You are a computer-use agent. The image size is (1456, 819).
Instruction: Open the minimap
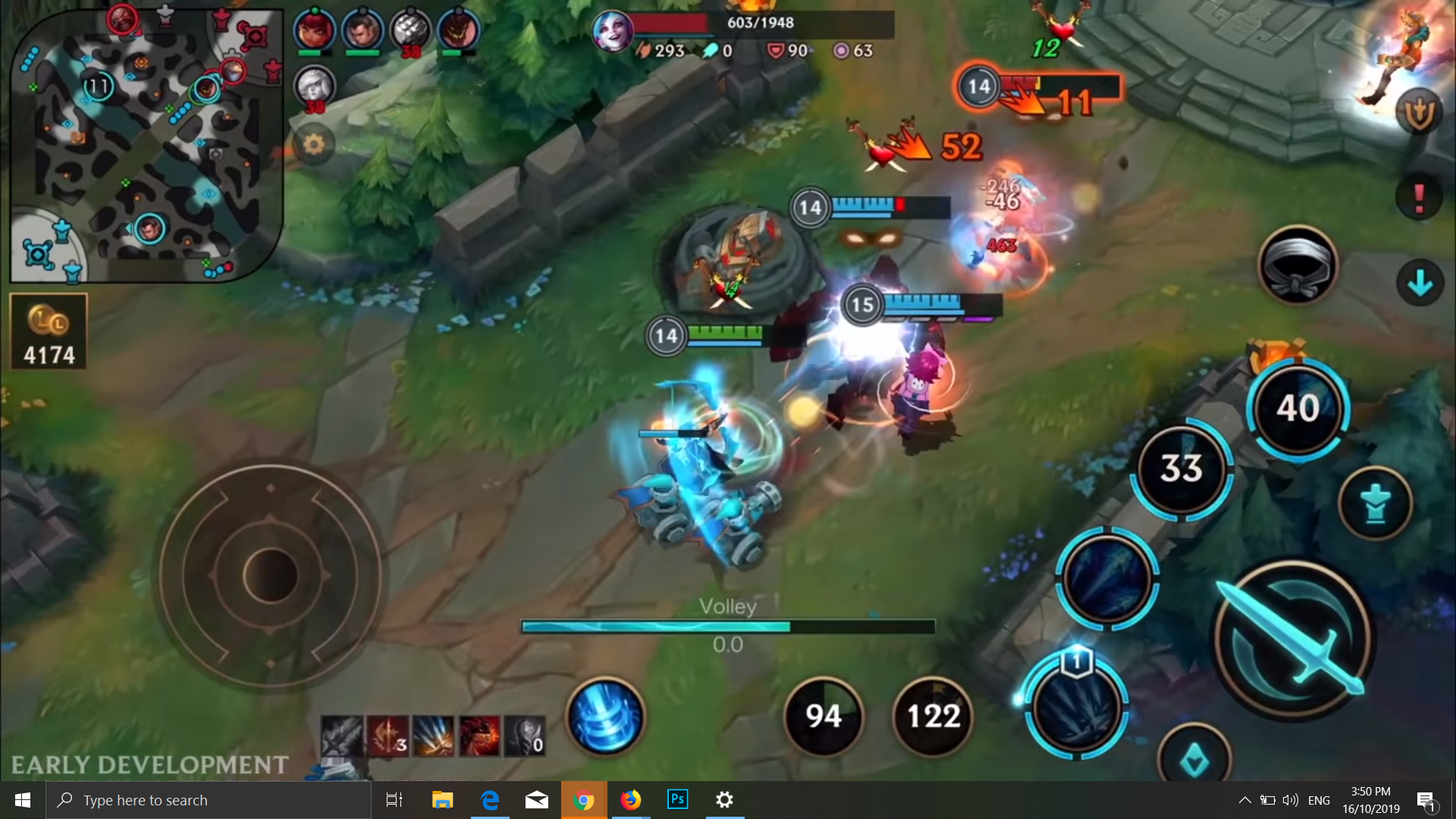(x=146, y=144)
